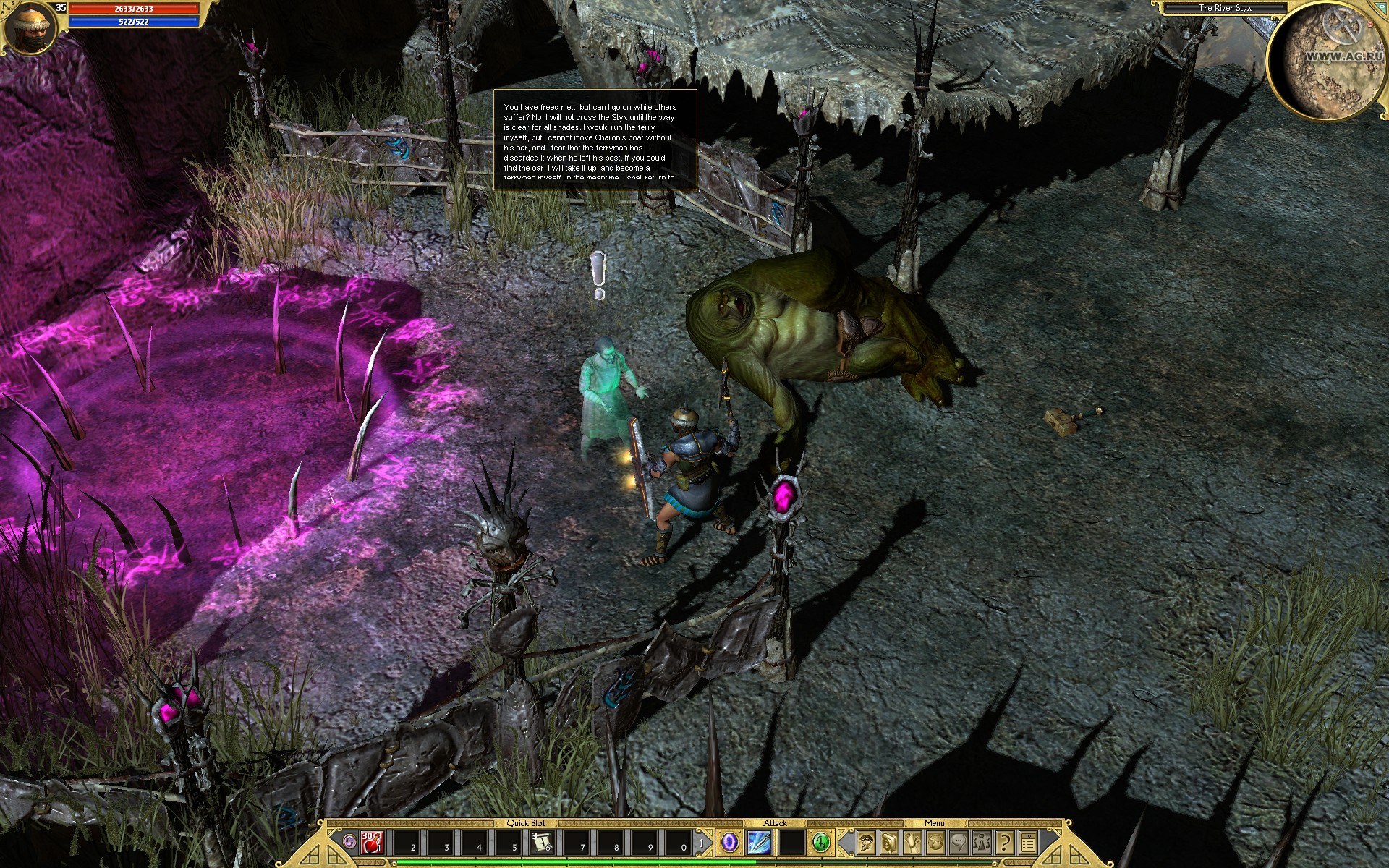Switch quick slot pages with the 1 arrow
Image resolution: width=1389 pixels, height=868 pixels.
click(x=701, y=844)
